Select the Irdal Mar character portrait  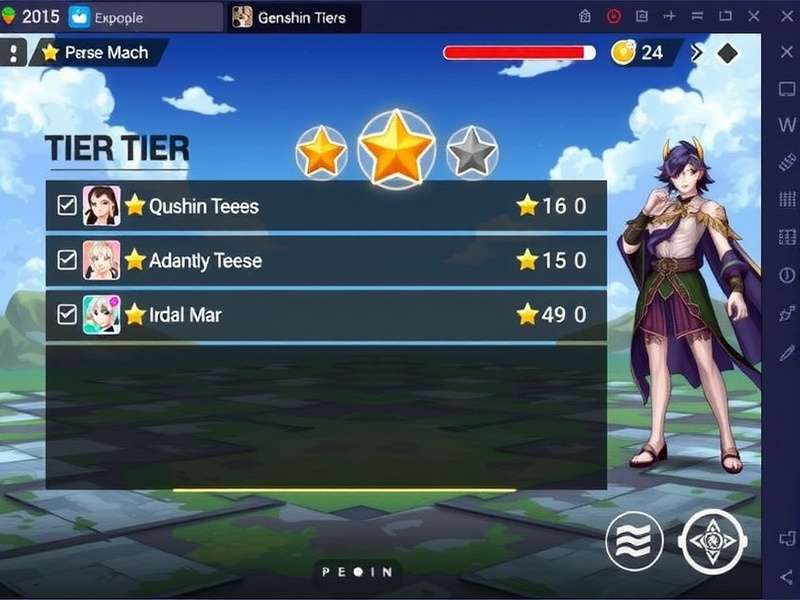(101, 314)
